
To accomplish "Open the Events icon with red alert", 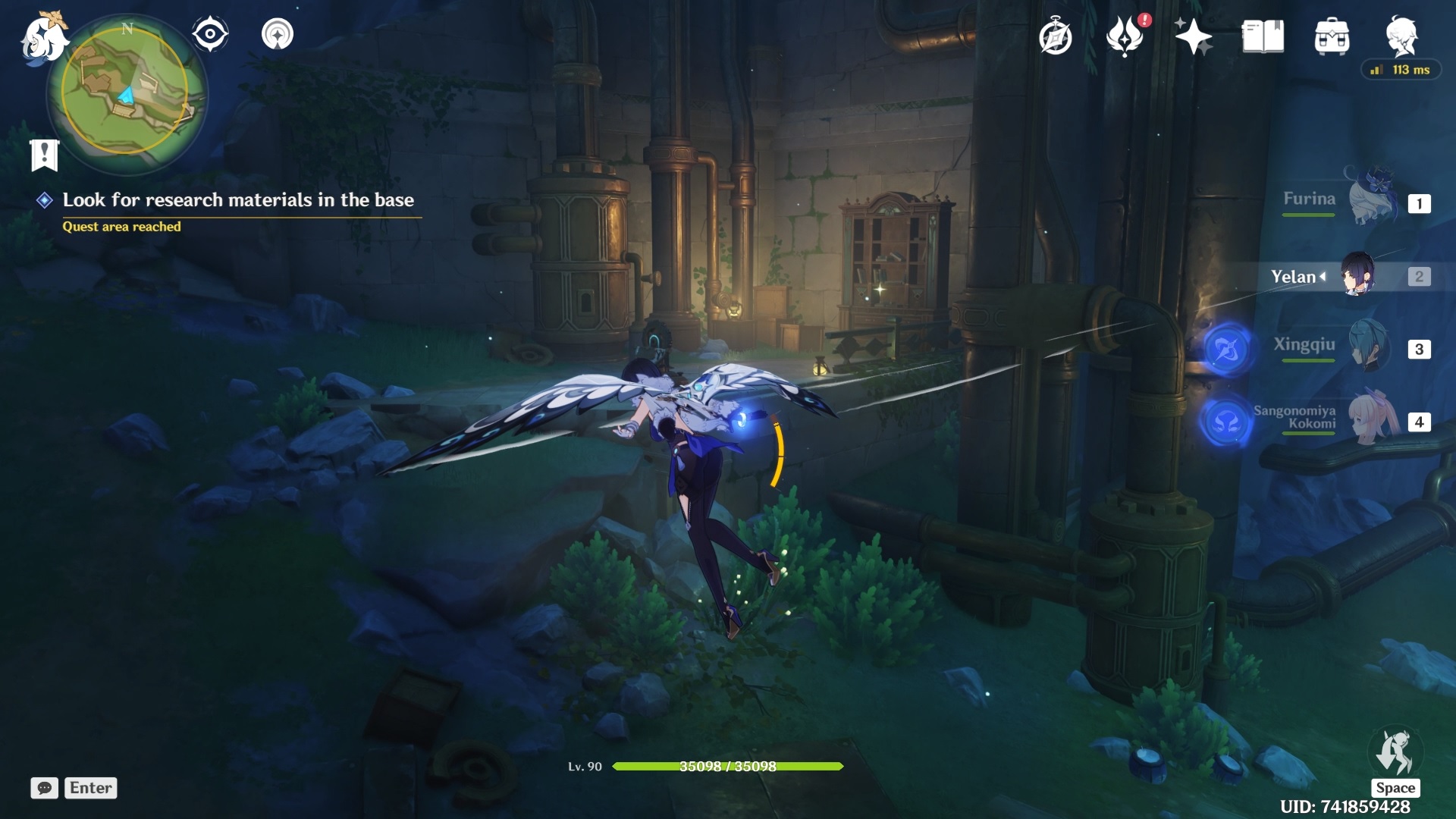I will 1125,36.
